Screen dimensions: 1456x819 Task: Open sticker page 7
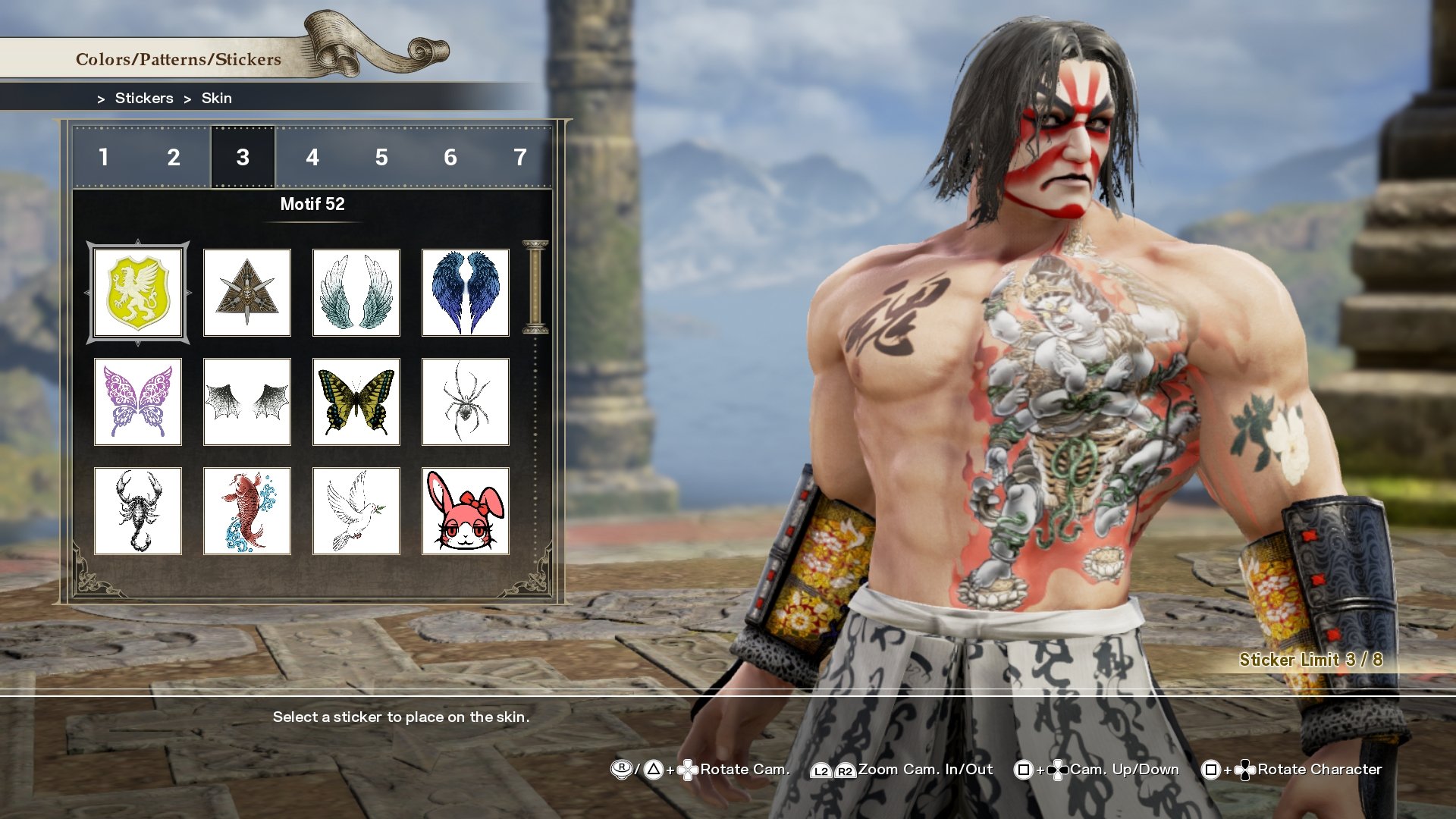(519, 158)
